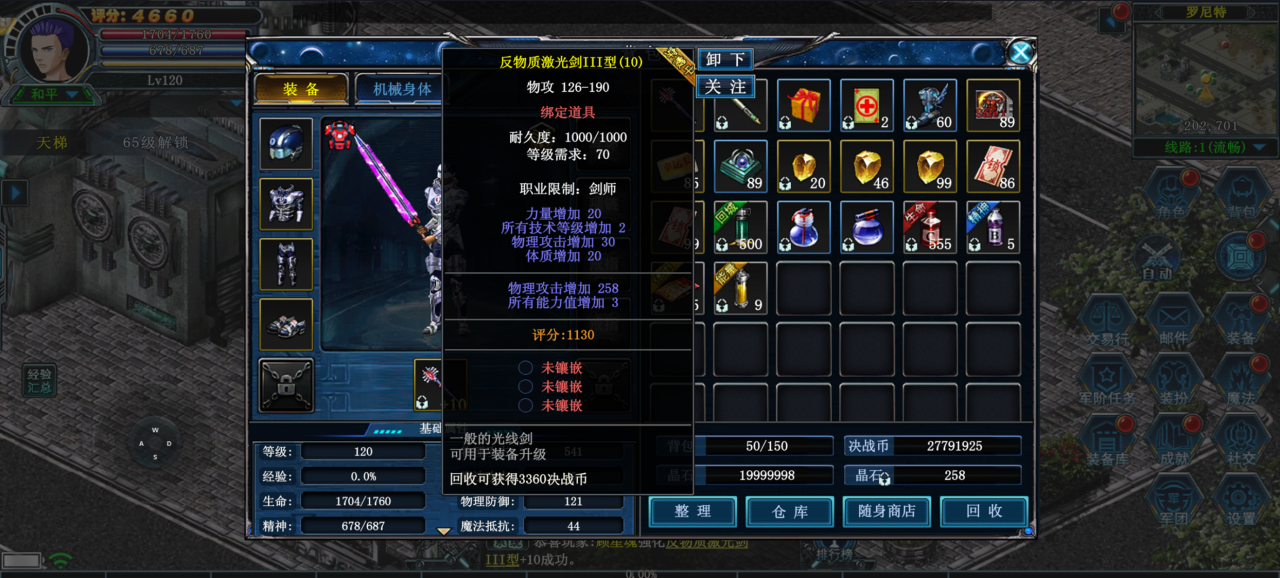Viewport: 1280px width, 578px height.
Task: Click the 关注 (follow) button
Action: (x=725, y=87)
